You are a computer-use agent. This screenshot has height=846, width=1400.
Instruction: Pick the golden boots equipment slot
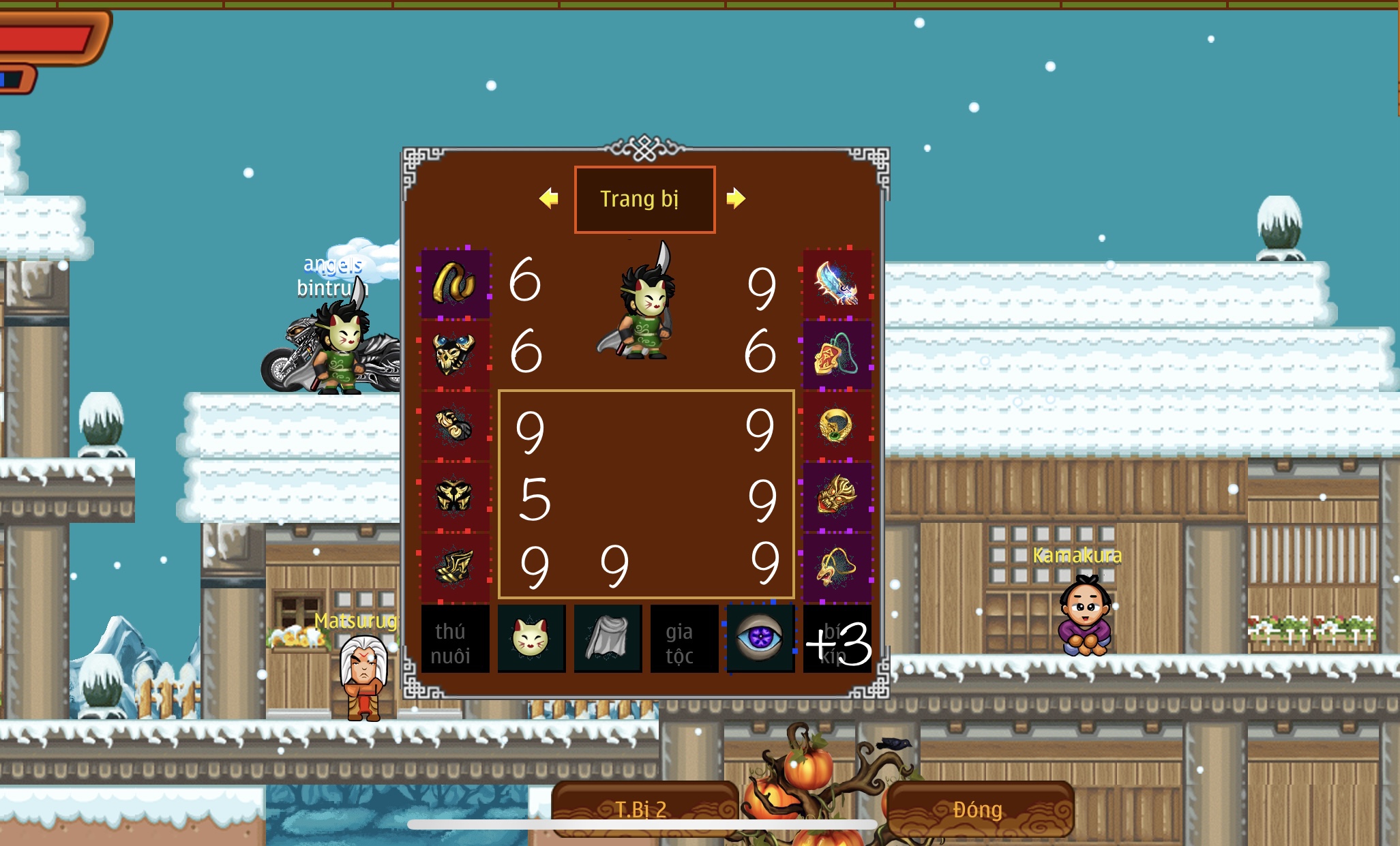(x=455, y=567)
